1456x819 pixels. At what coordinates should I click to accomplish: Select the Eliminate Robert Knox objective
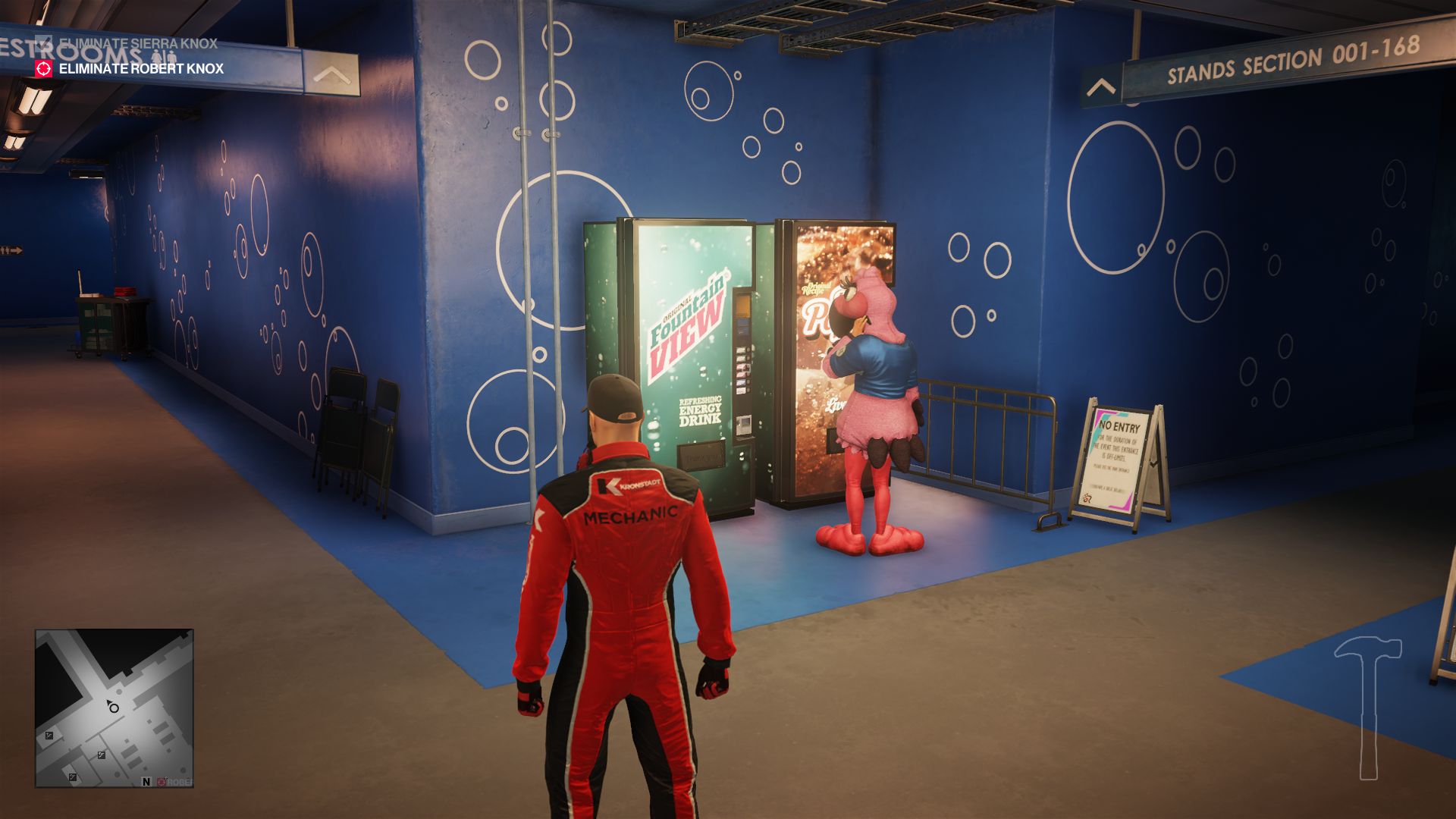pyautogui.click(x=141, y=68)
